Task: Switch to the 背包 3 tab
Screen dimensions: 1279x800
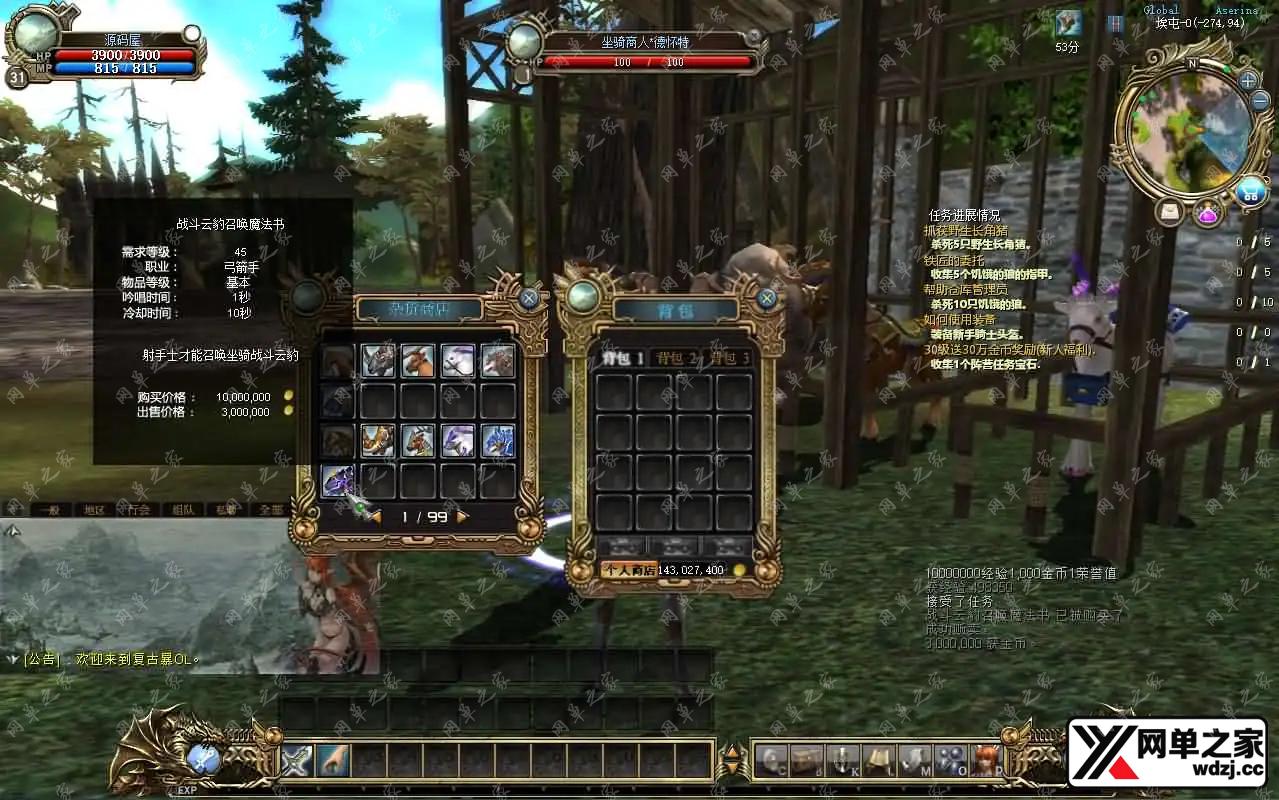Action: click(x=729, y=358)
